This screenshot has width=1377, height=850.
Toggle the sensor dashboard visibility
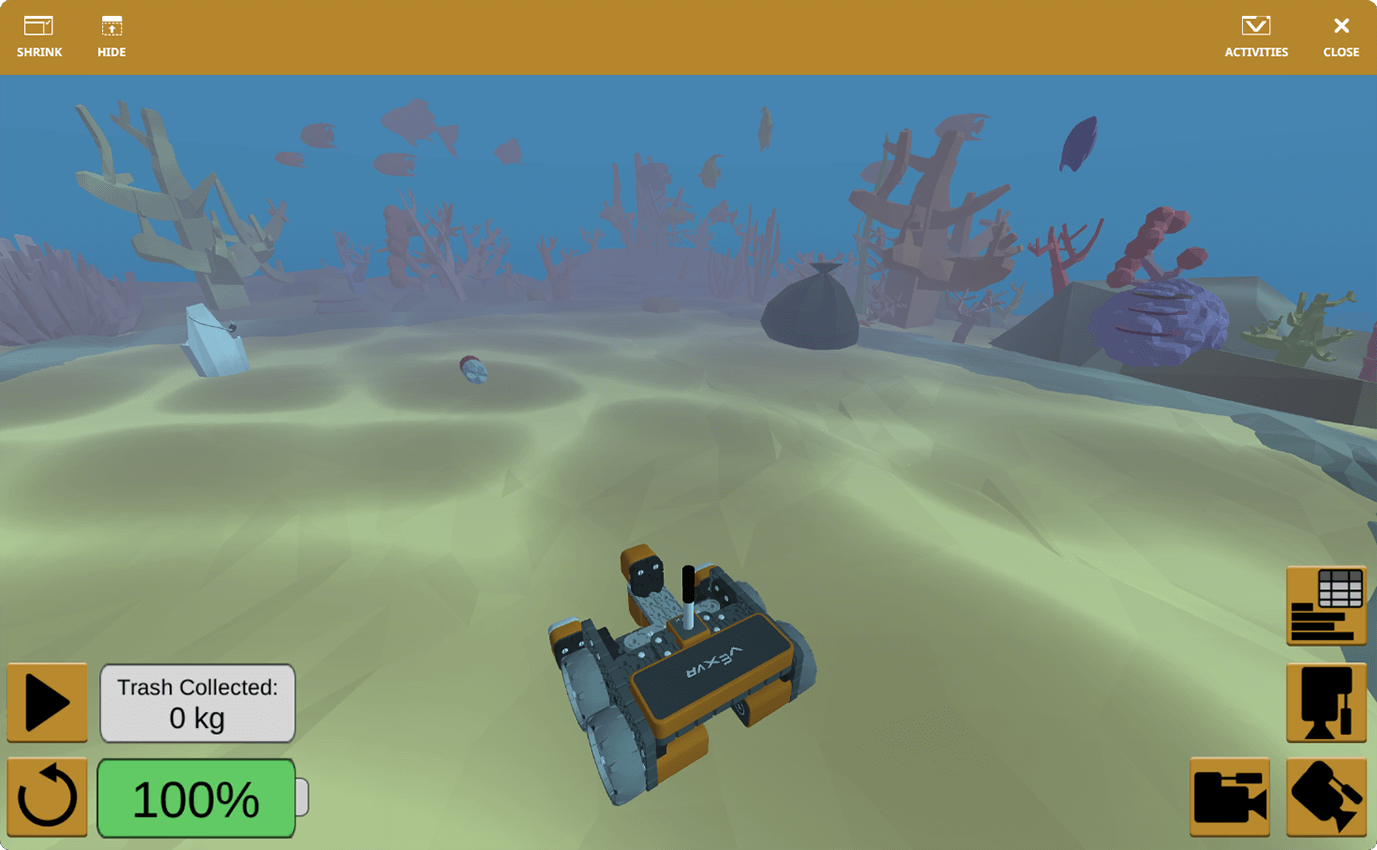pyautogui.click(x=1327, y=604)
